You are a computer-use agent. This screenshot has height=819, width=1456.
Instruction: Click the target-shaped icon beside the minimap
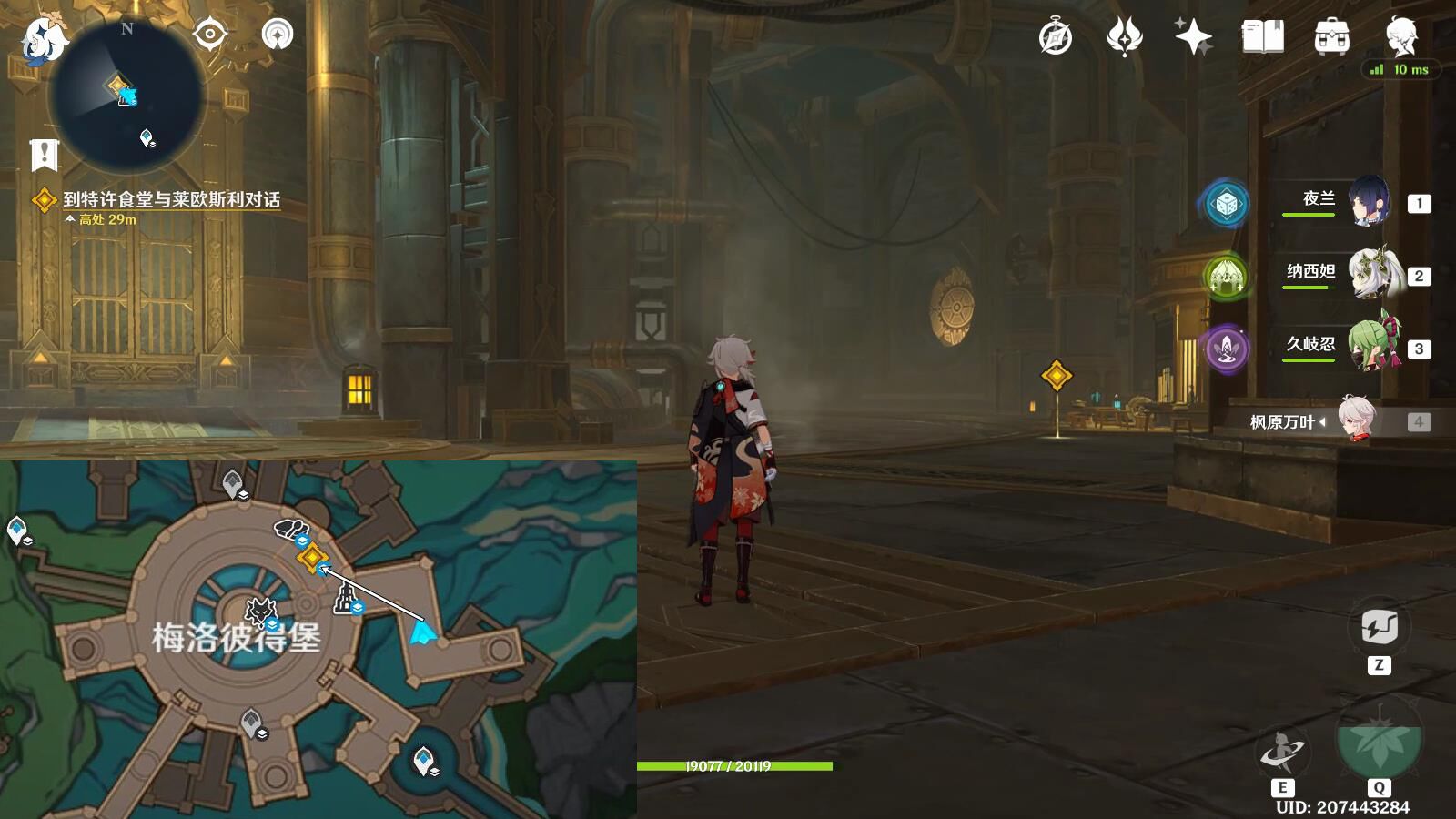click(209, 35)
